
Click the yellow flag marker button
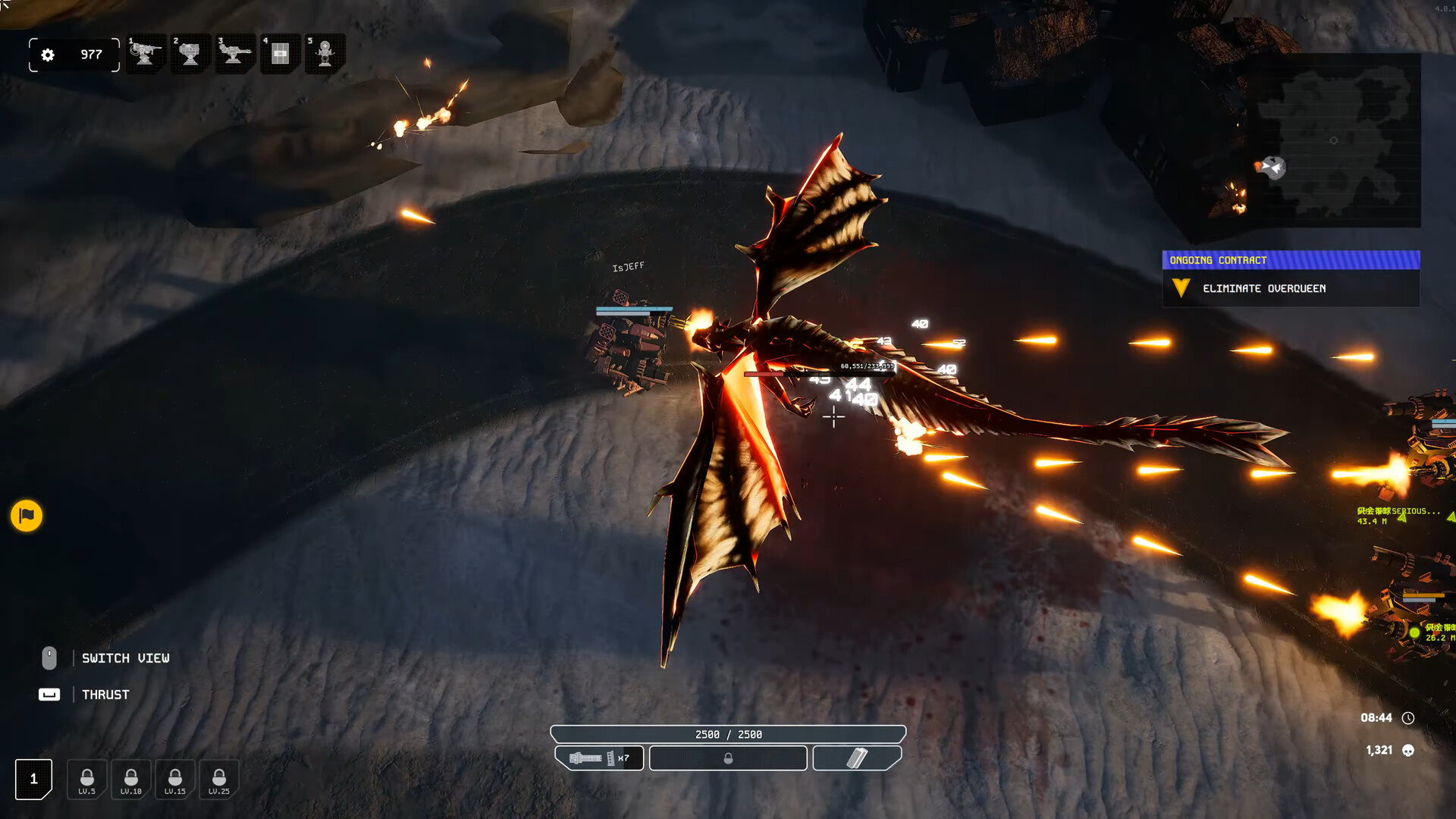click(27, 516)
